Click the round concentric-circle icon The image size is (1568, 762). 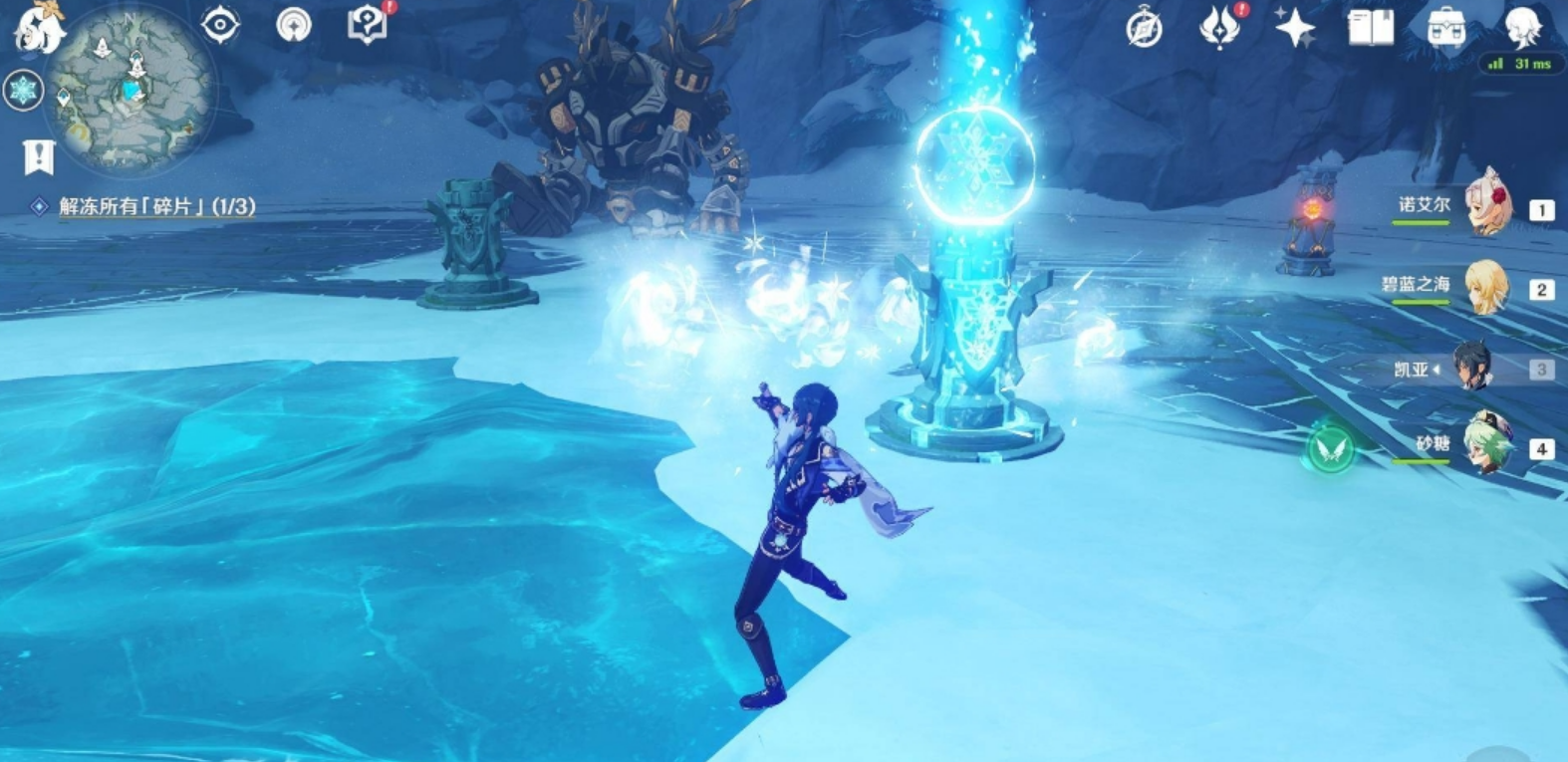[294, 25]
